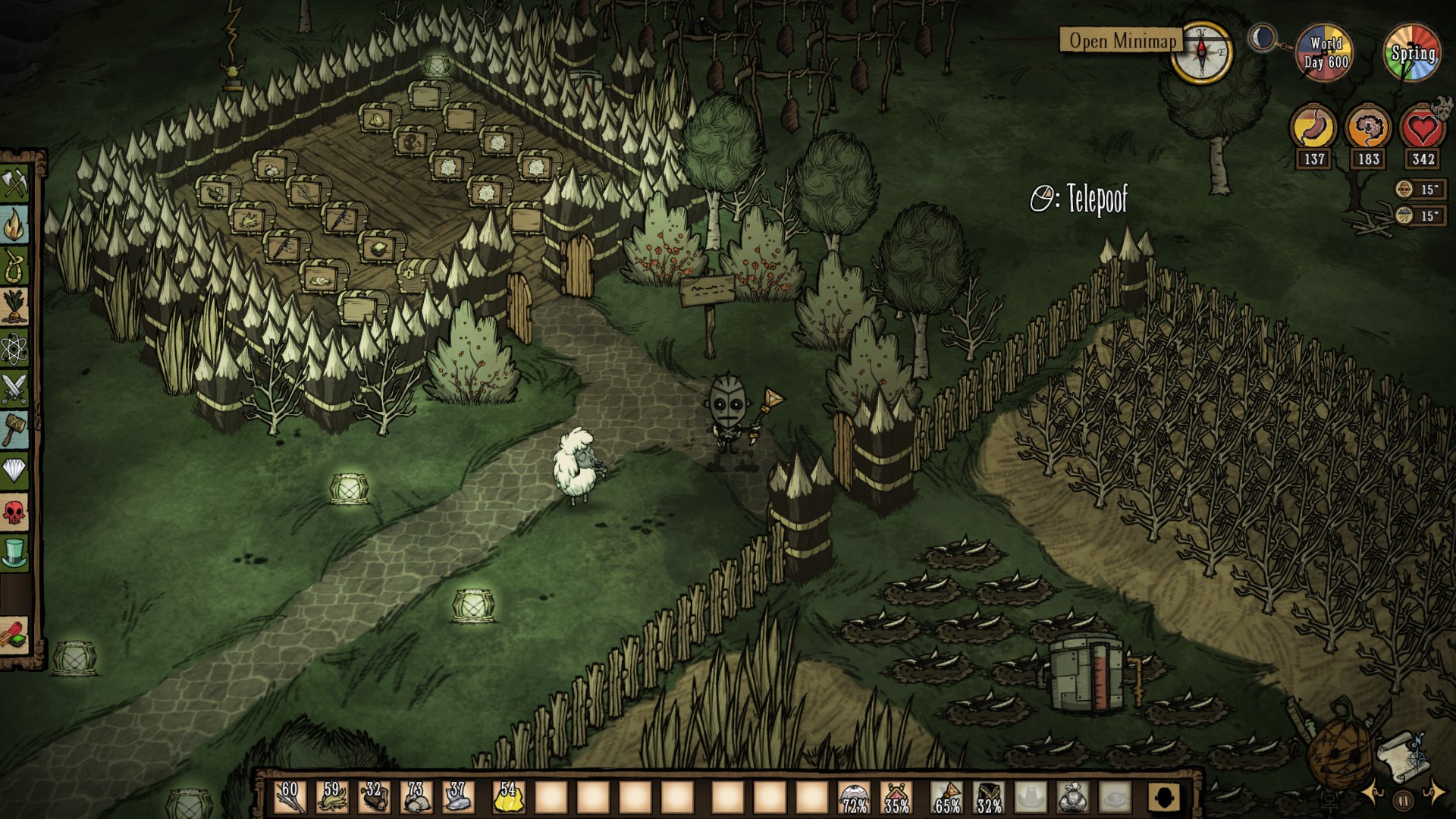Select the Survival tab with the rope trap
The image size is (1456, 819).
coord(14,266)
